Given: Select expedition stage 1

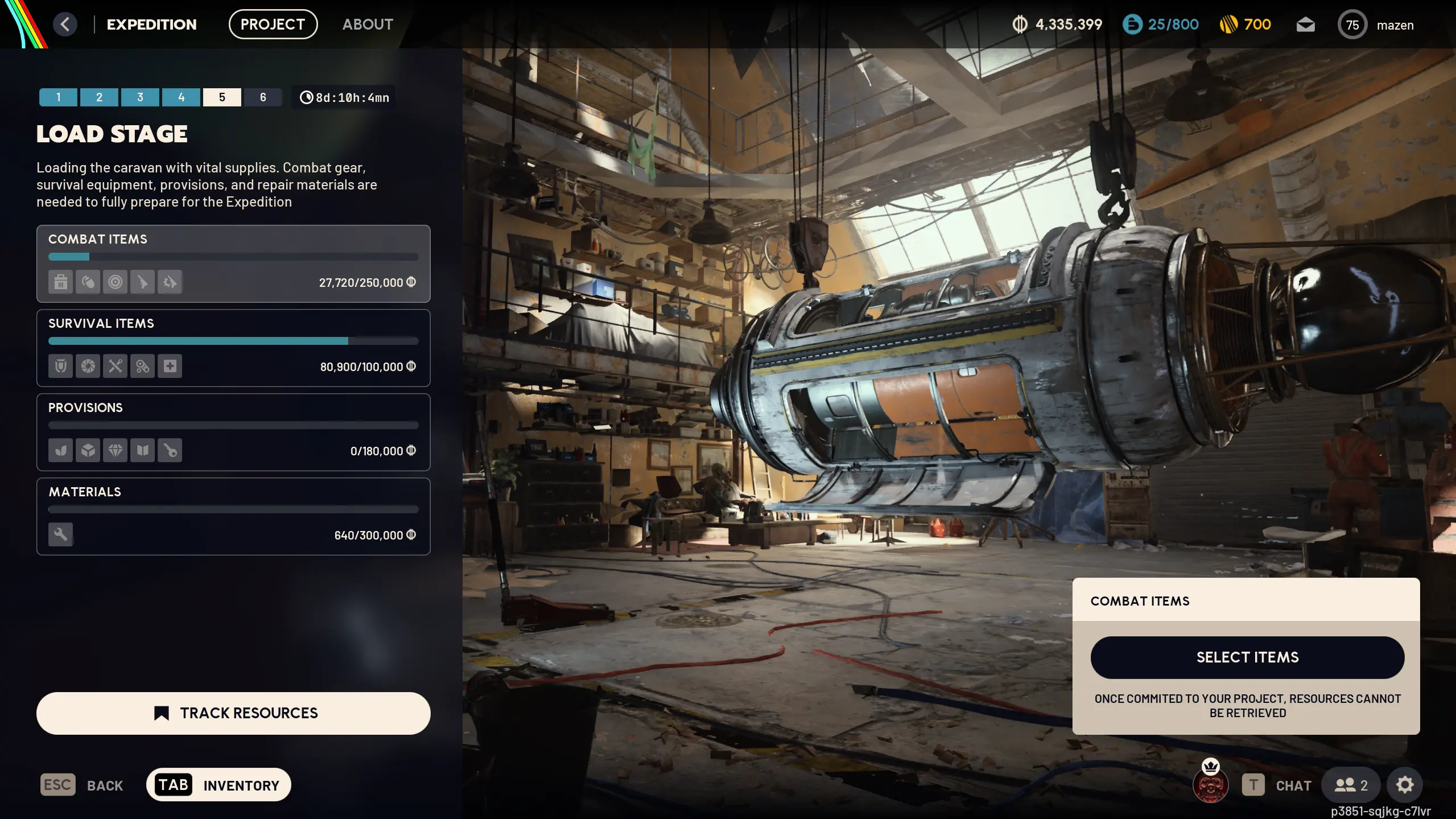Looking at the screenshot, I should pyautogui.click(x=58, y=97).
